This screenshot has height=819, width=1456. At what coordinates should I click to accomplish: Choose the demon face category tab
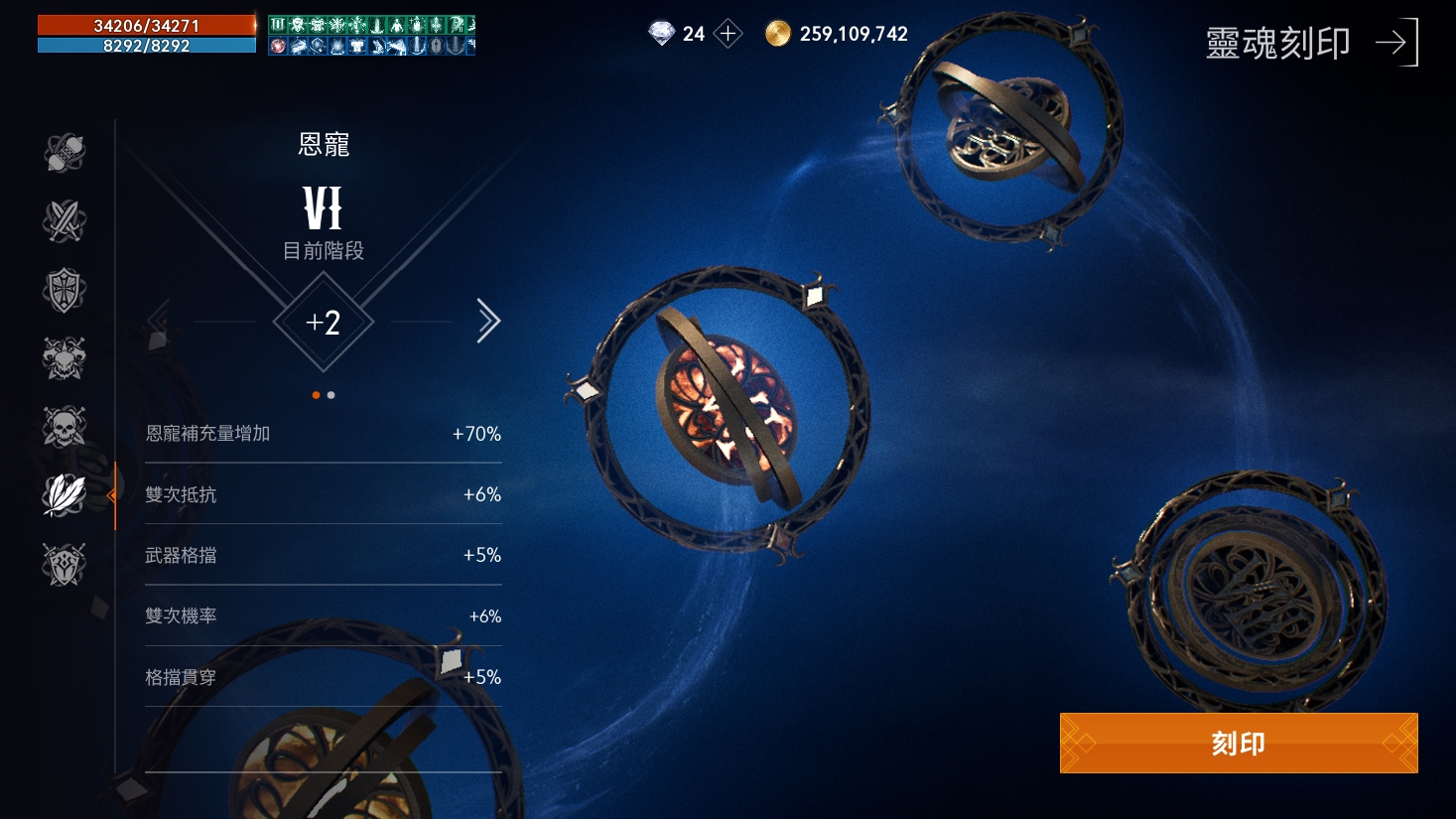(65, 358)
